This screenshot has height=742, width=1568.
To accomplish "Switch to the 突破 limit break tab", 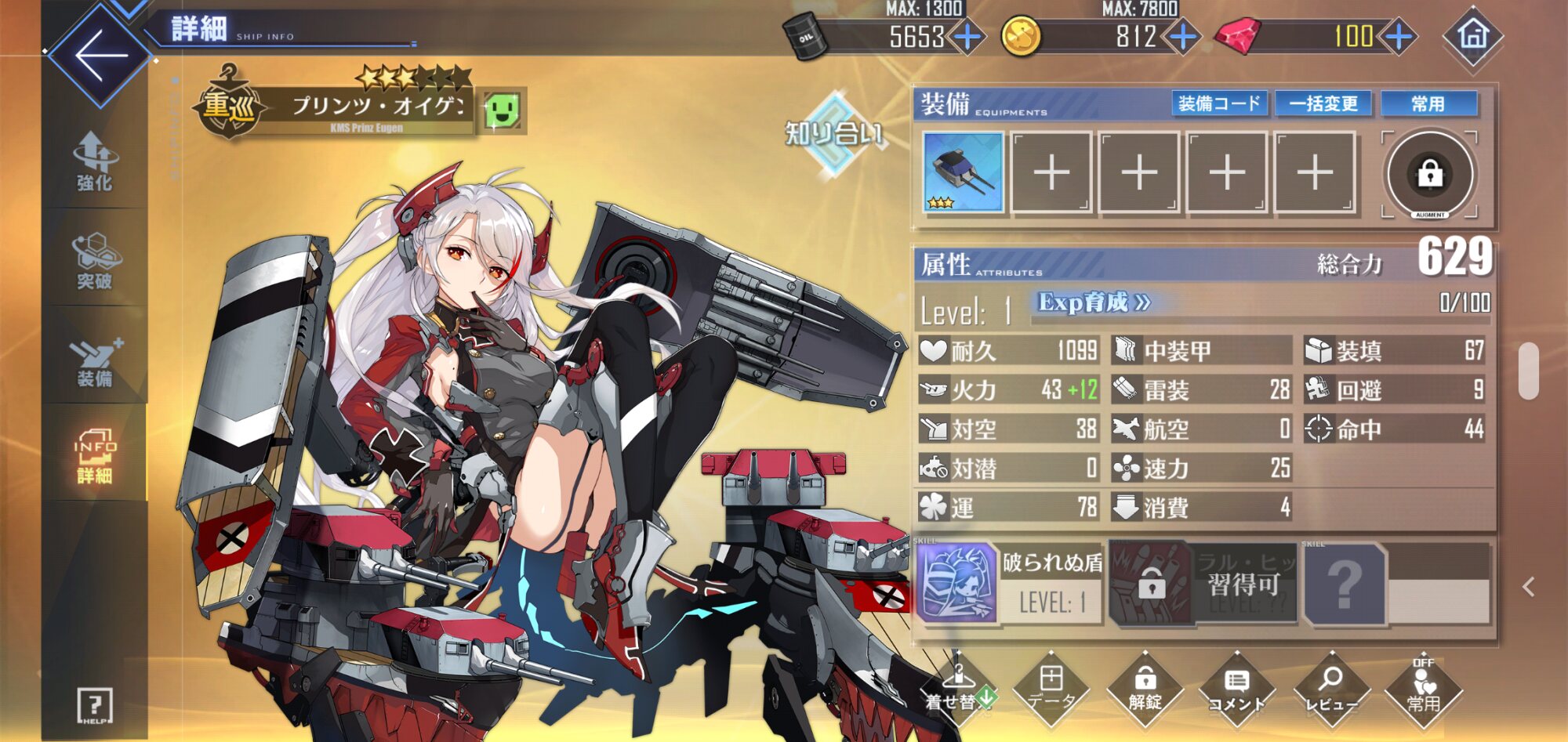I will (94, 261).
